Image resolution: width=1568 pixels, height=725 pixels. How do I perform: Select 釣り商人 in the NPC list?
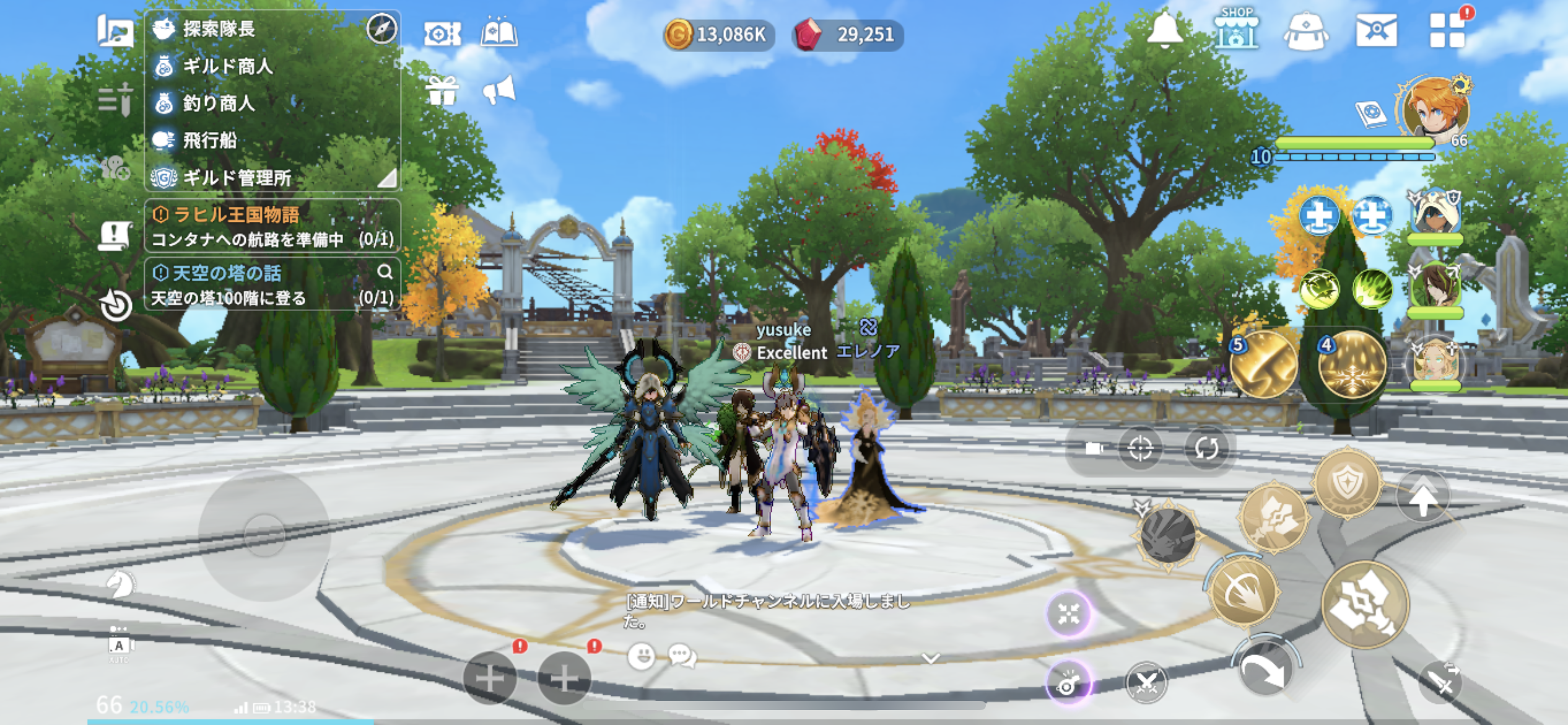click(x=218, y=103)
